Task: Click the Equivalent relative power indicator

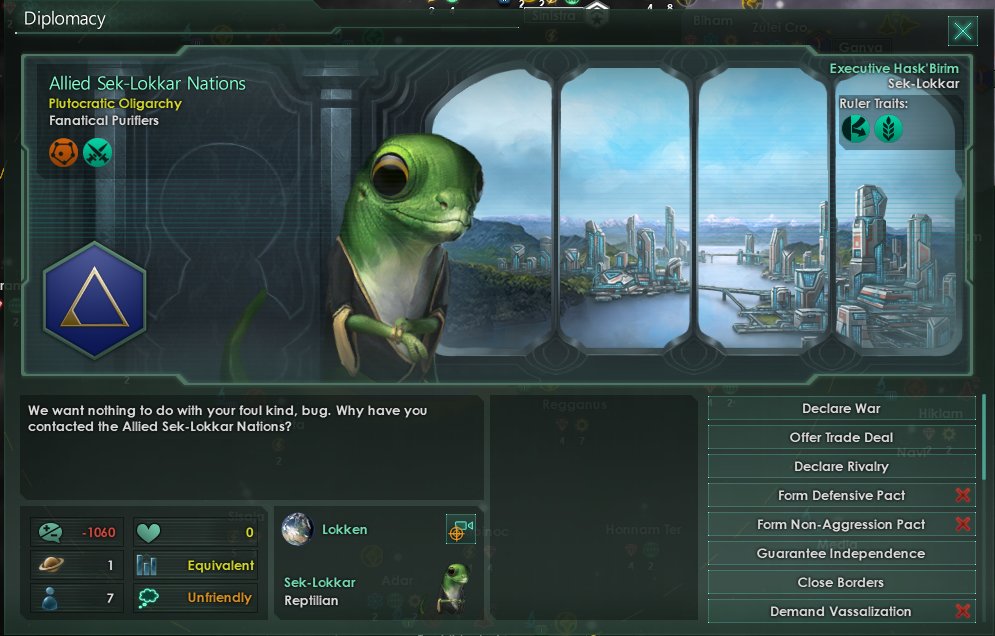Action: tap(196, 565)
